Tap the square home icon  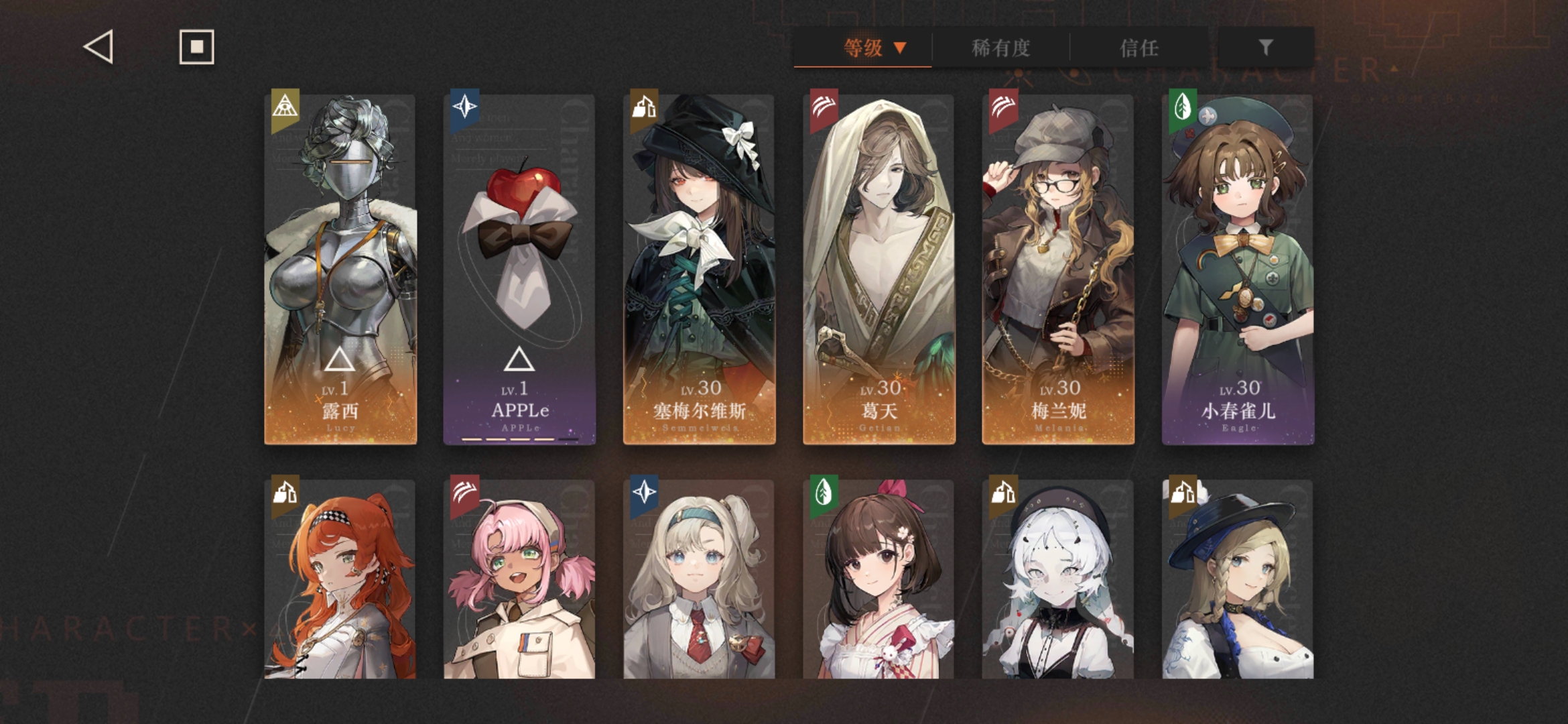[x=196, y=47]
